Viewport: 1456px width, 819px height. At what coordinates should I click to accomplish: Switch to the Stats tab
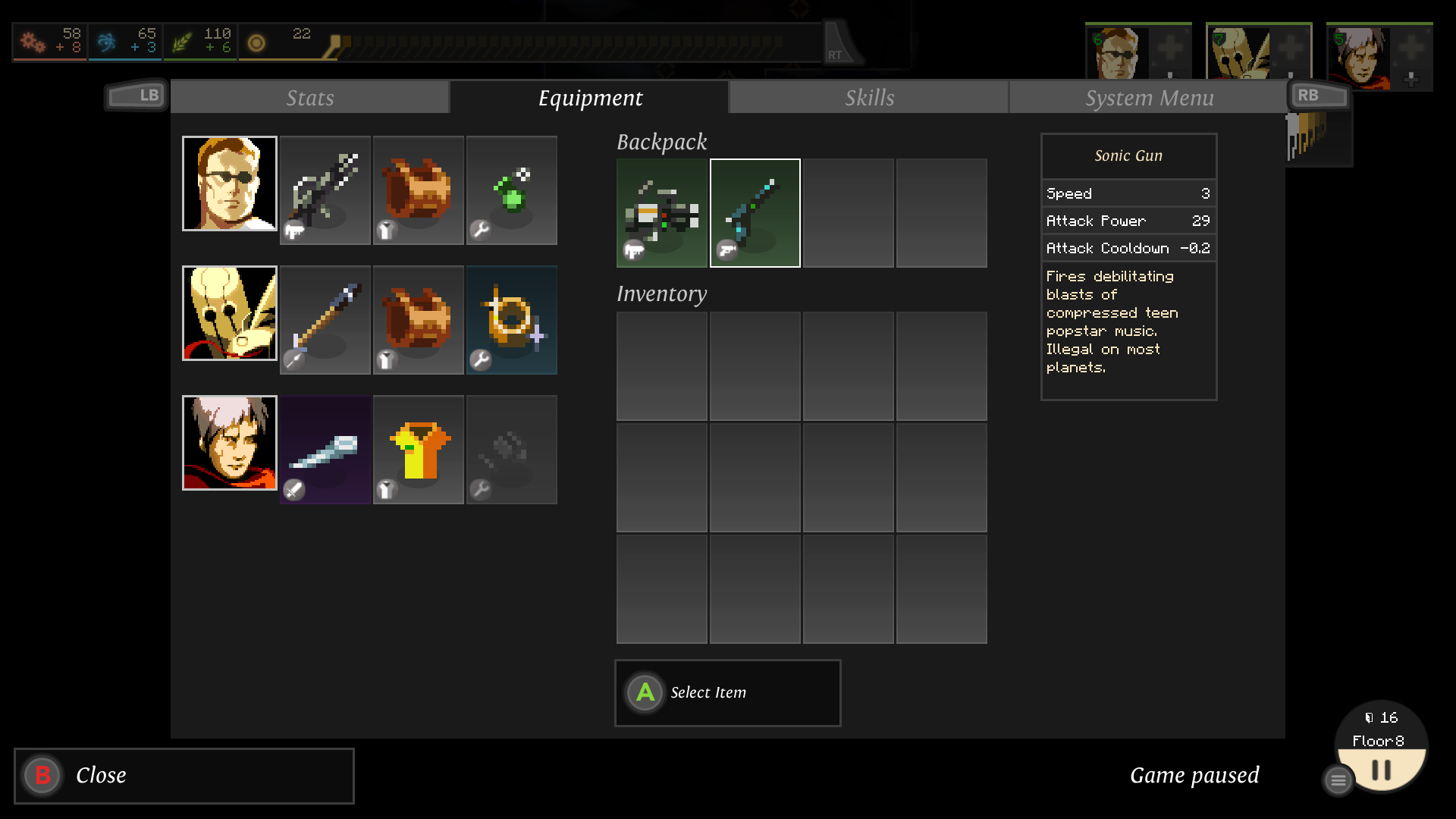point(309,98)
